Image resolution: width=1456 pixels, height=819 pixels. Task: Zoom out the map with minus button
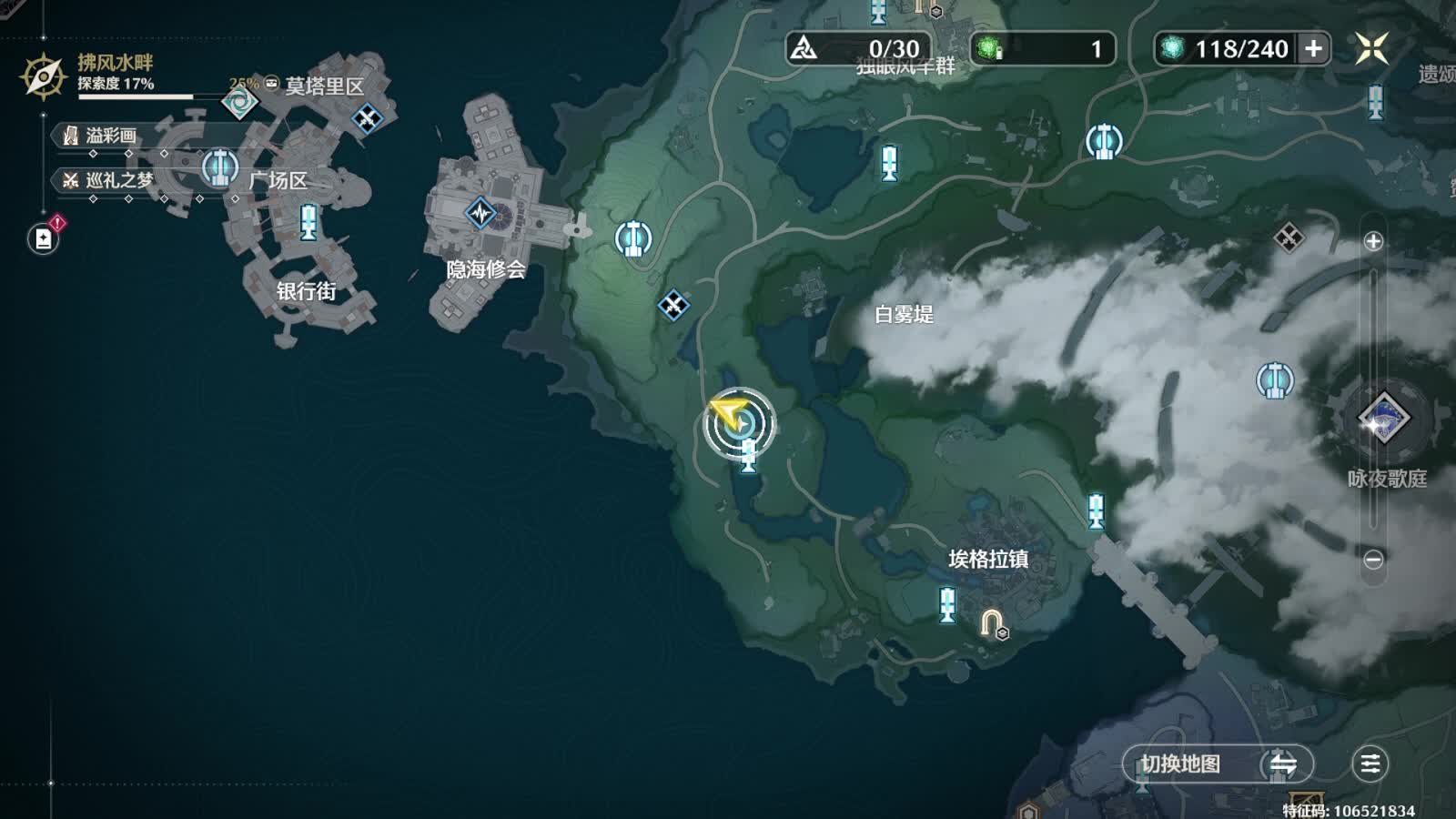pos(1373,559)
